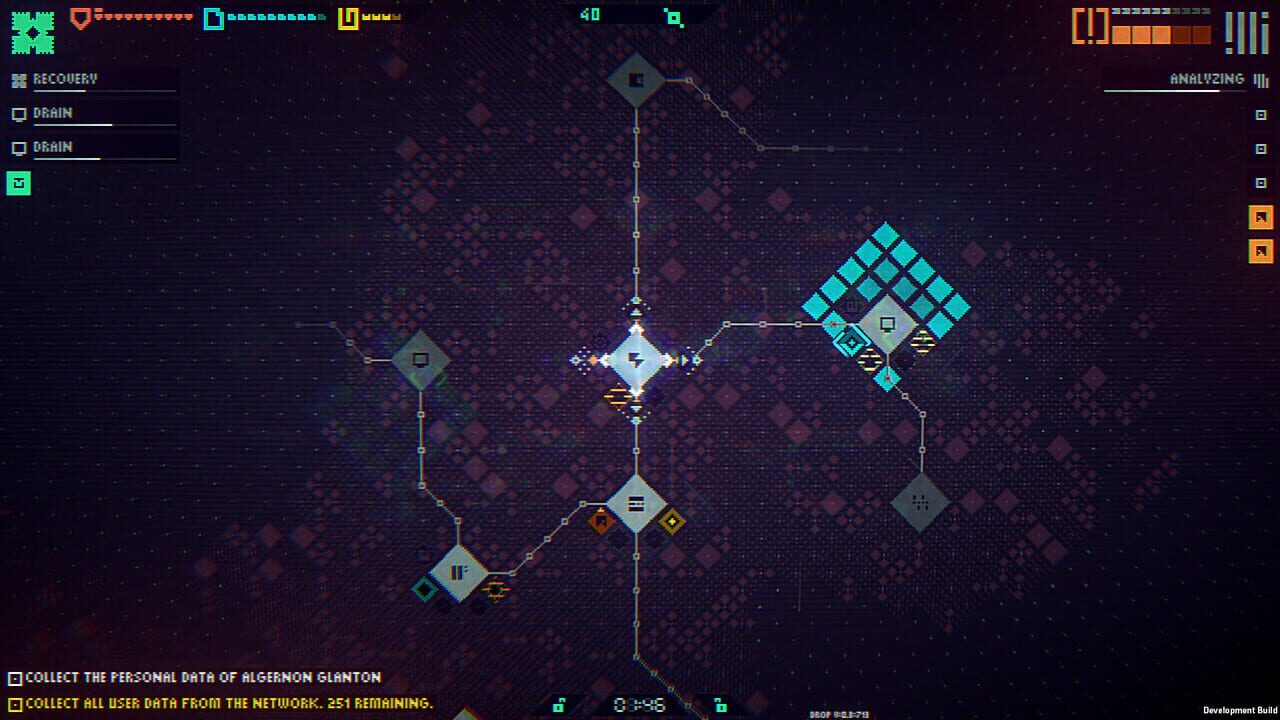1280x720 pixels.
Task: Click the node holding the cyan data tiles
Action: pos(886,322)
